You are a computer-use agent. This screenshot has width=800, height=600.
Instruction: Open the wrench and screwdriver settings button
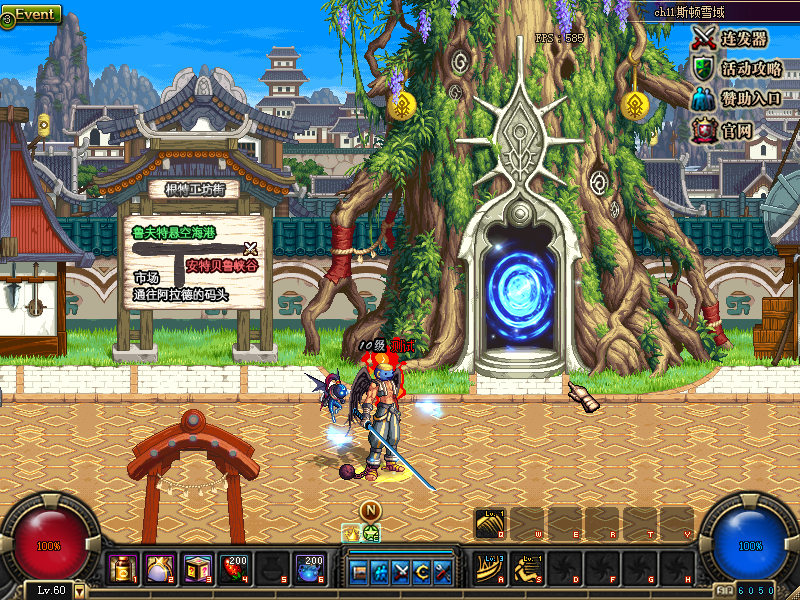click(443, 573)
